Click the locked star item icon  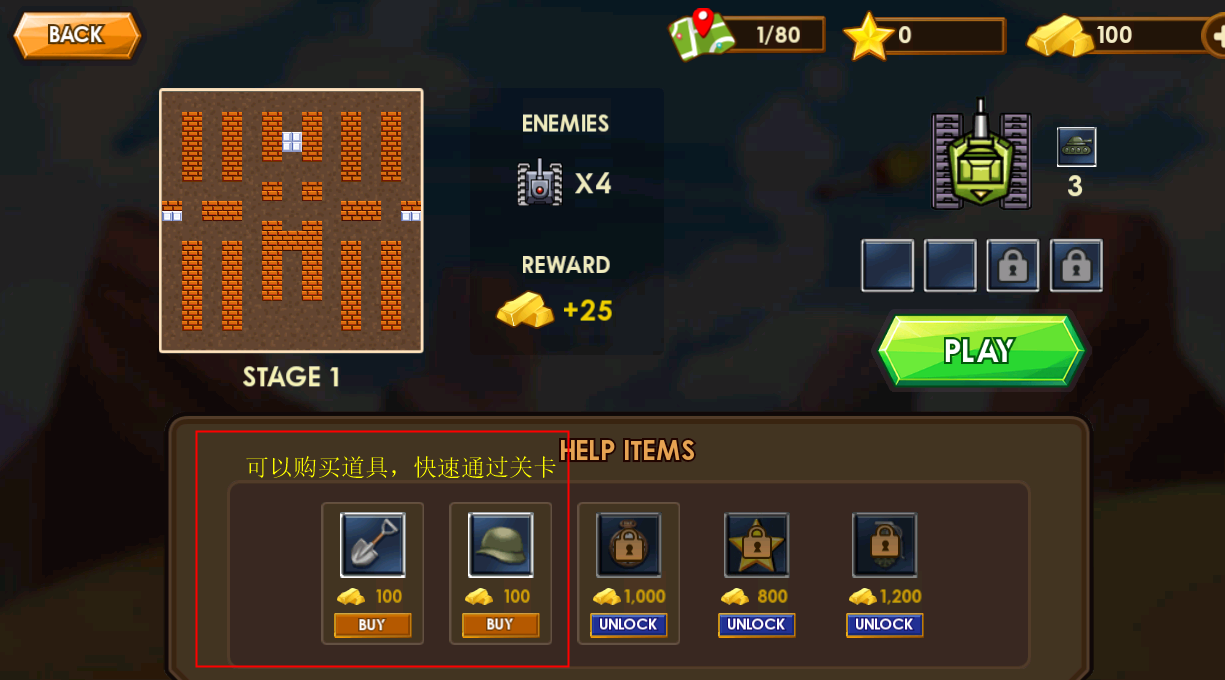tap(756, 545)
